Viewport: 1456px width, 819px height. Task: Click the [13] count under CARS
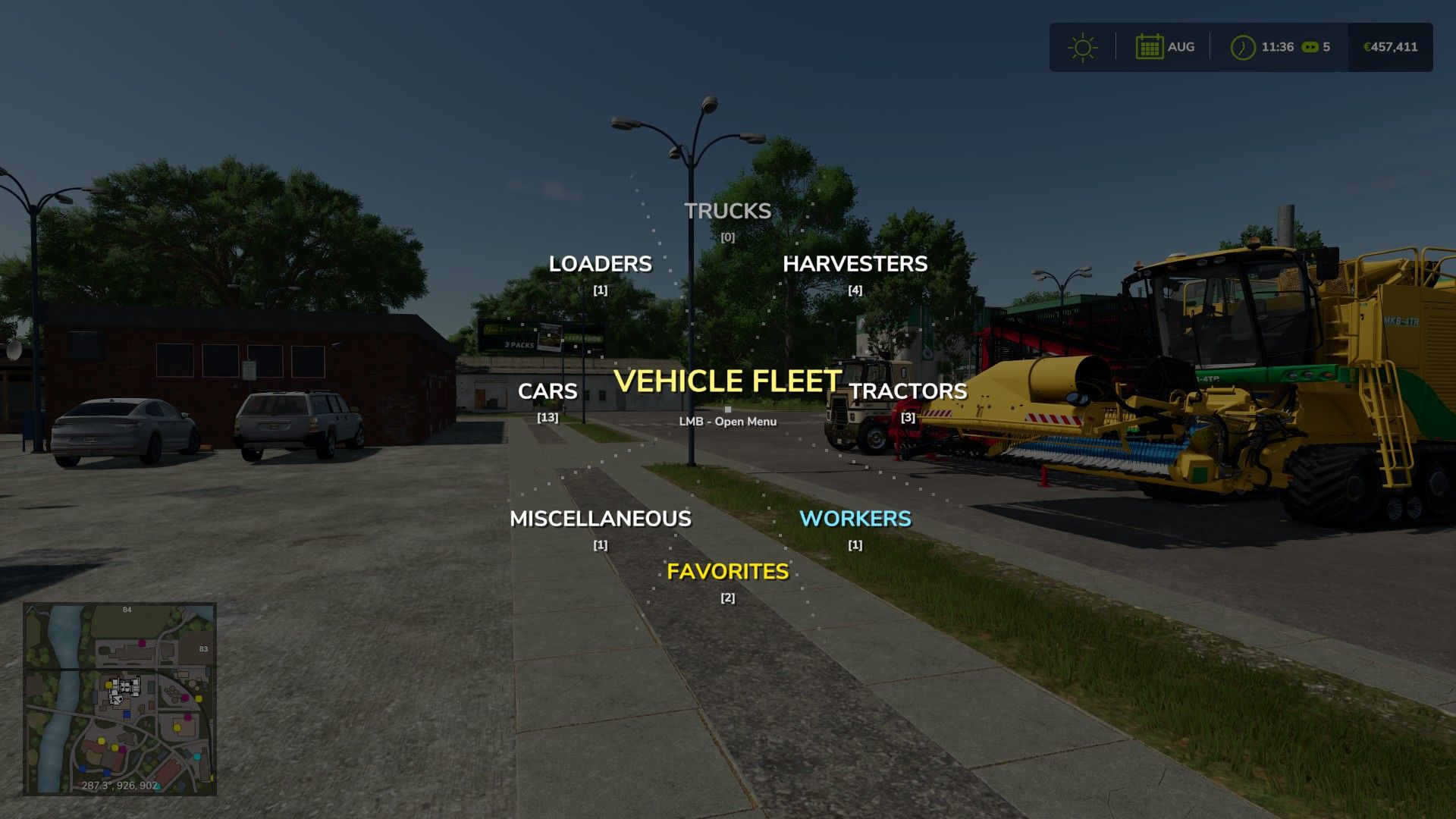point(548,416)
